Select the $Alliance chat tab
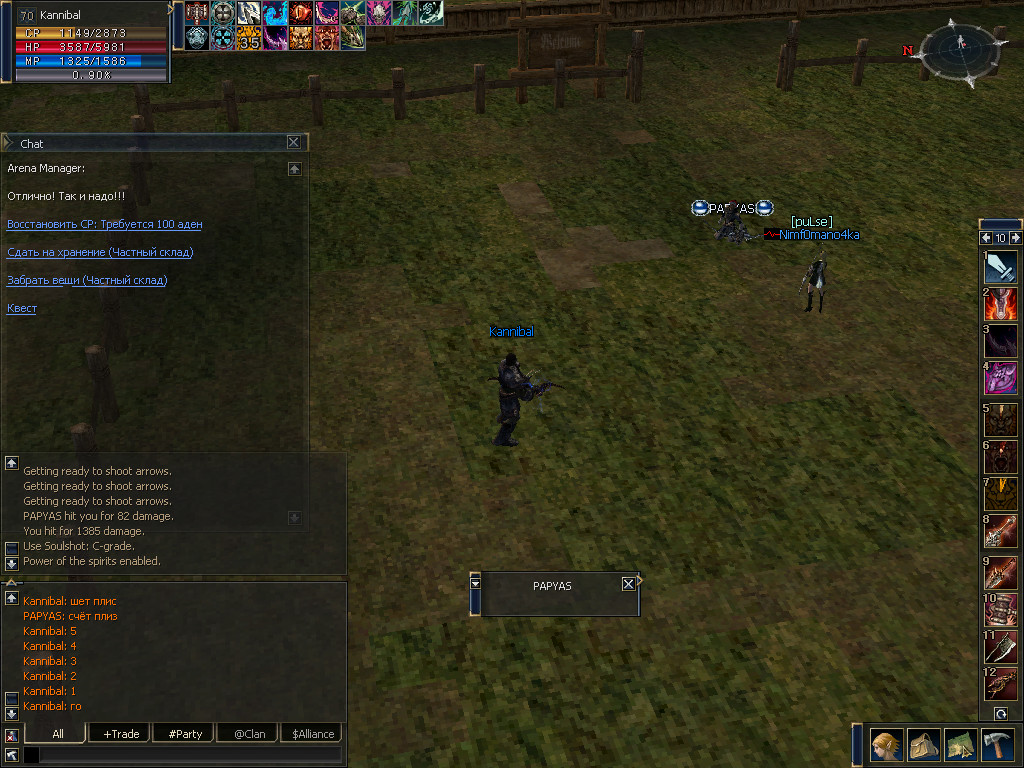Viewport: 1024px width, 768px height. click(313, 734)
